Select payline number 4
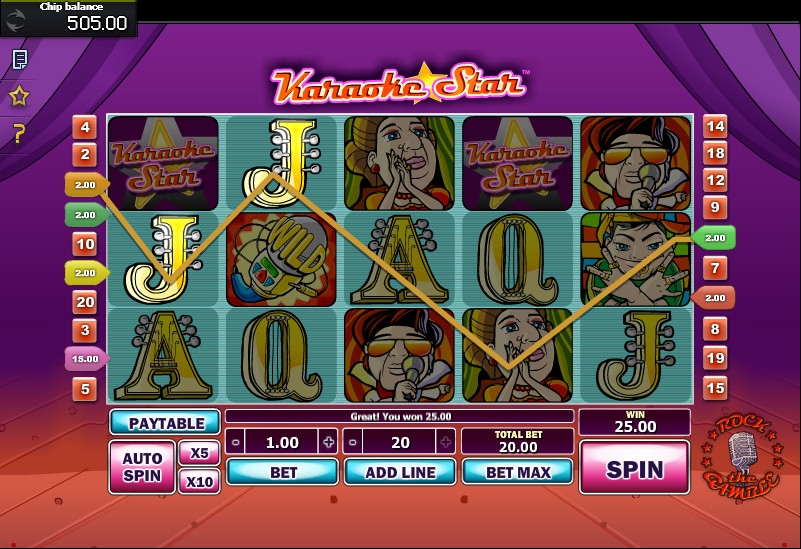 (85, 127)
